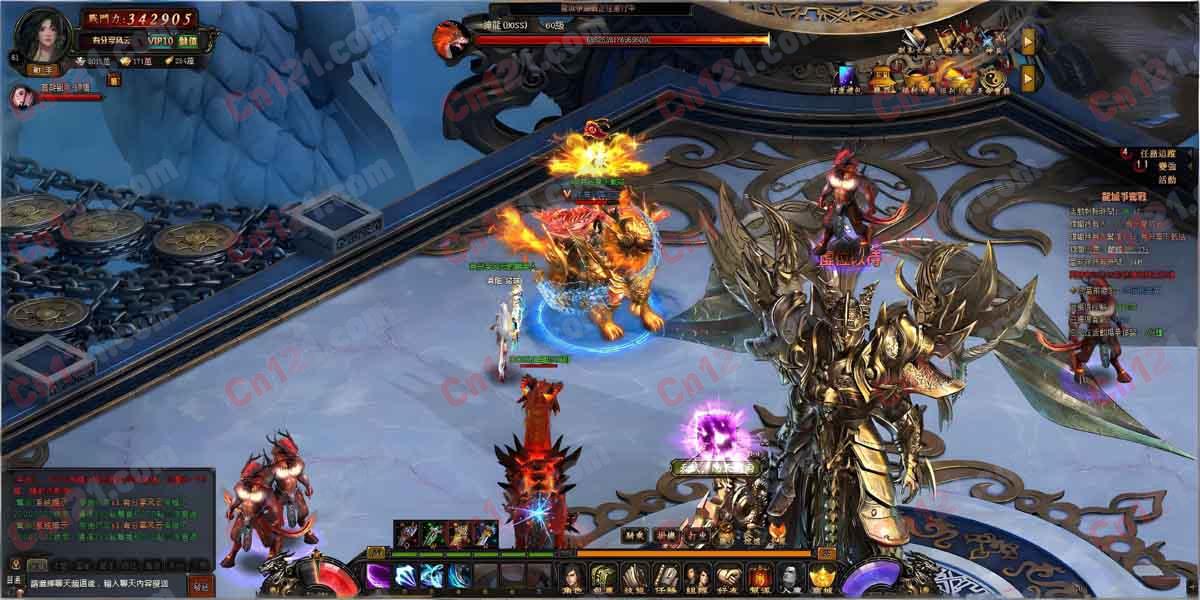1200x600 pixels.
Task: Collapse the lower icon row arrow
Action: coord(1027,78)
